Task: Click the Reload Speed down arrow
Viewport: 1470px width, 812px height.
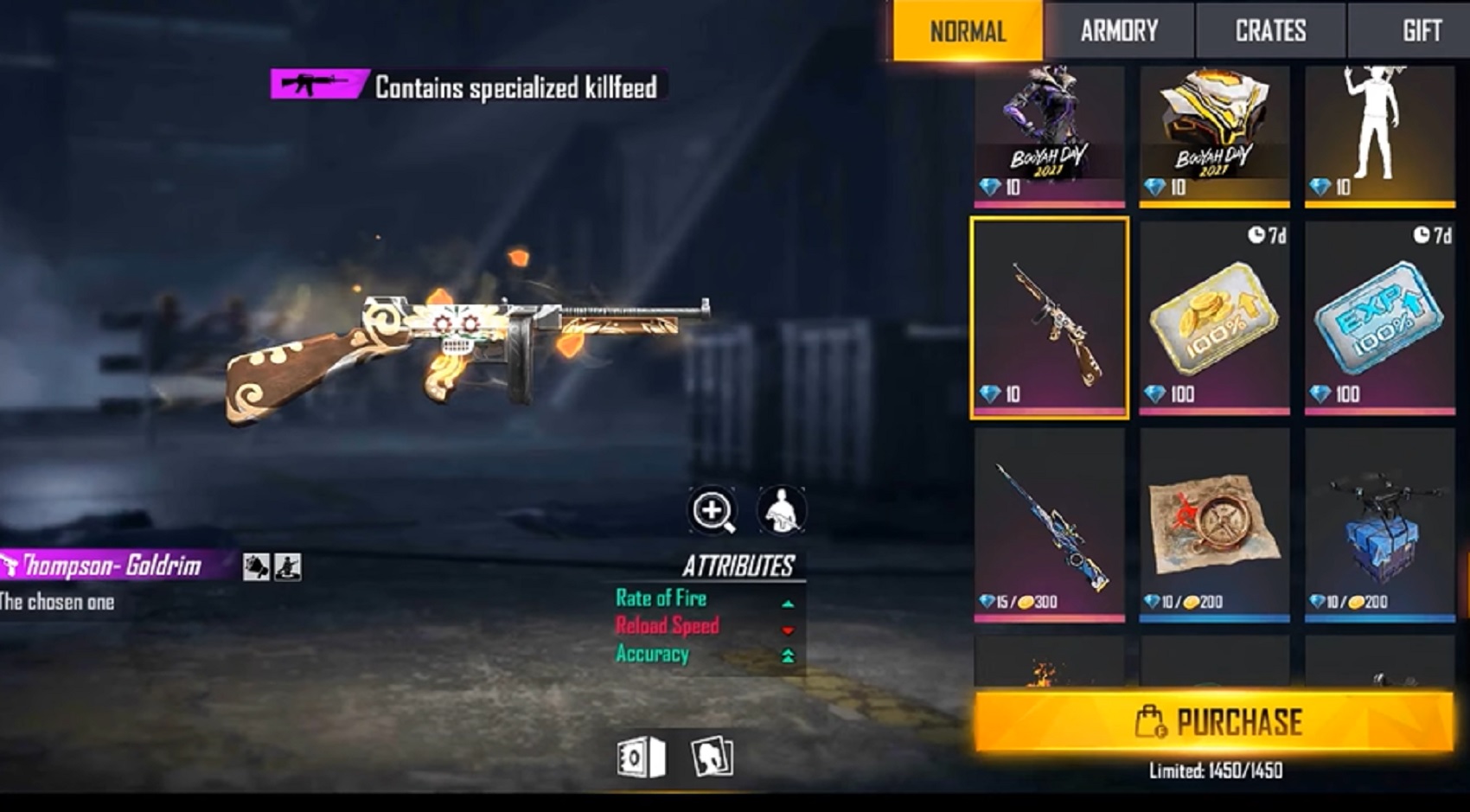Action: (x=789, y=630)
